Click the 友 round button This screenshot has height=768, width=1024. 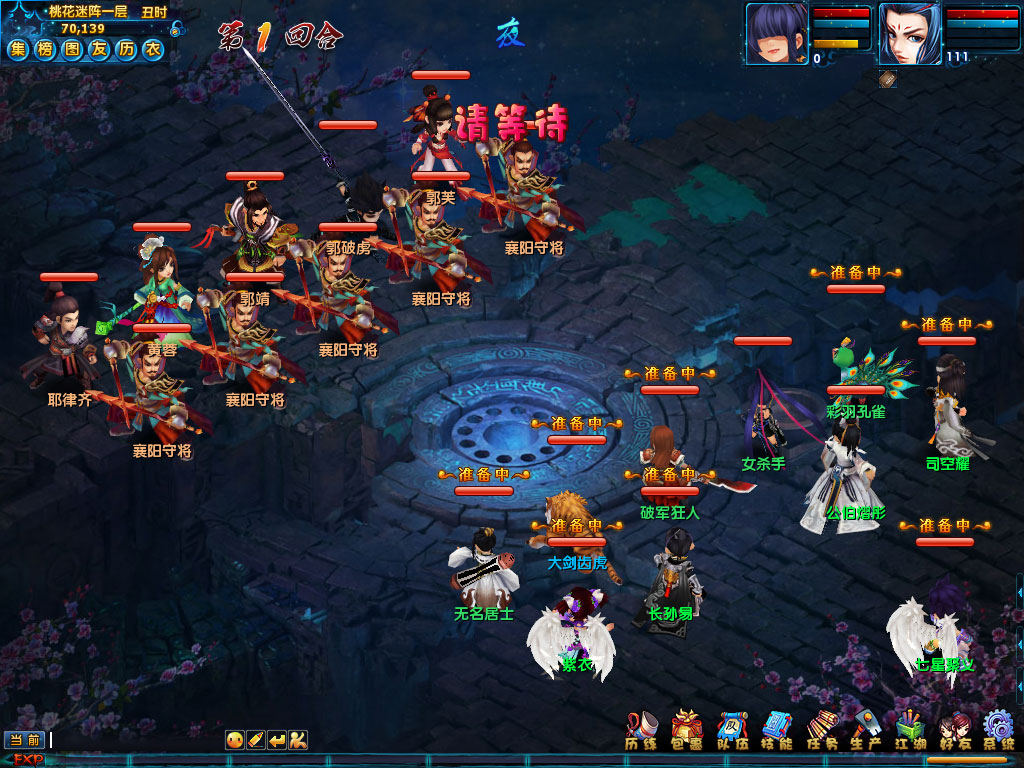98,48
